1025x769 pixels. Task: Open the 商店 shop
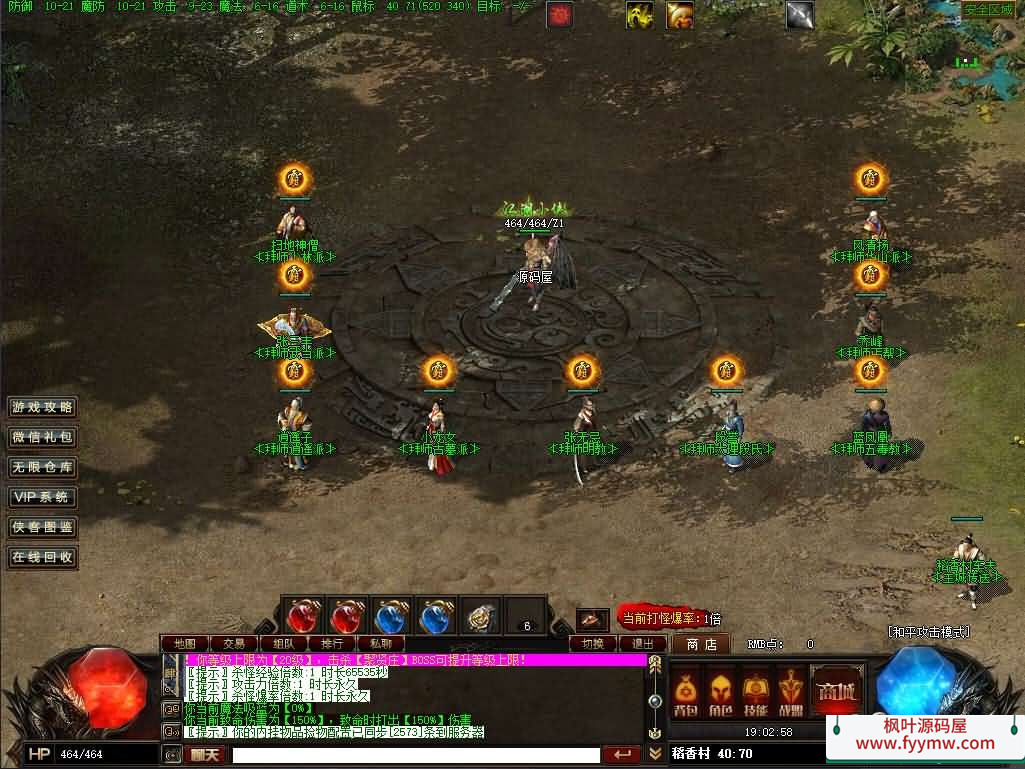(x=700, y=644)
